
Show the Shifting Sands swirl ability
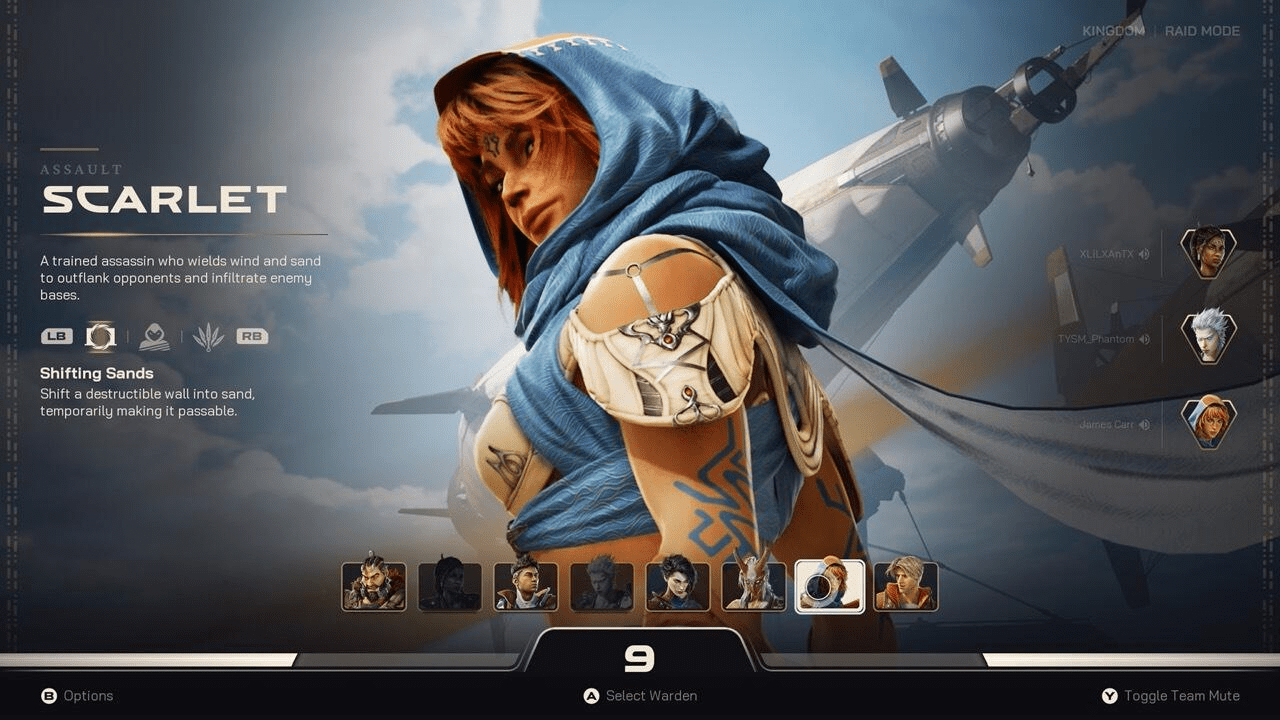(100, 337)
